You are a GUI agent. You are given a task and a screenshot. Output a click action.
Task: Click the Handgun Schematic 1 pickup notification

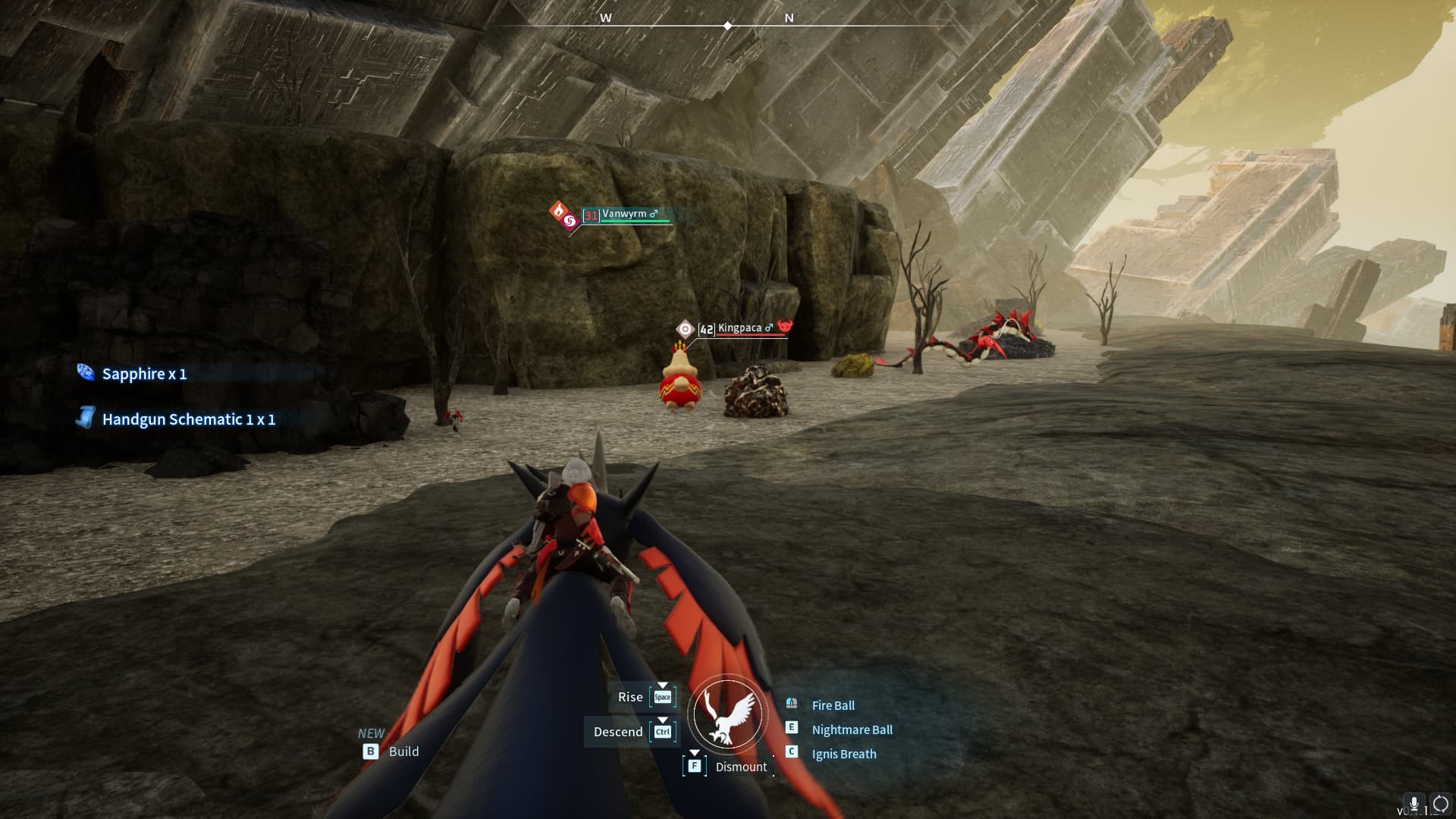[188, 419]
